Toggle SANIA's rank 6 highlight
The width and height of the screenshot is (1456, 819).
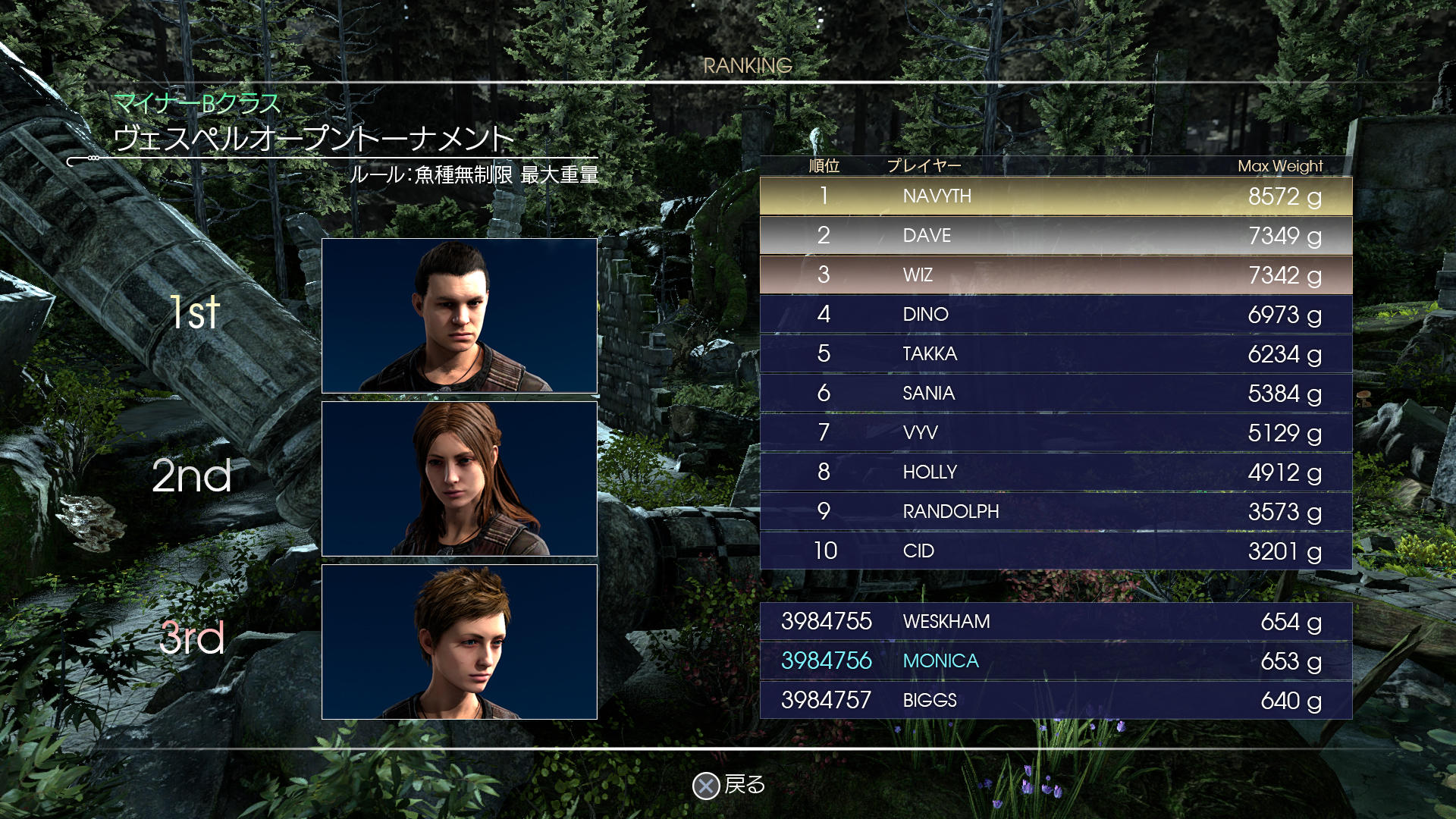1054,394
